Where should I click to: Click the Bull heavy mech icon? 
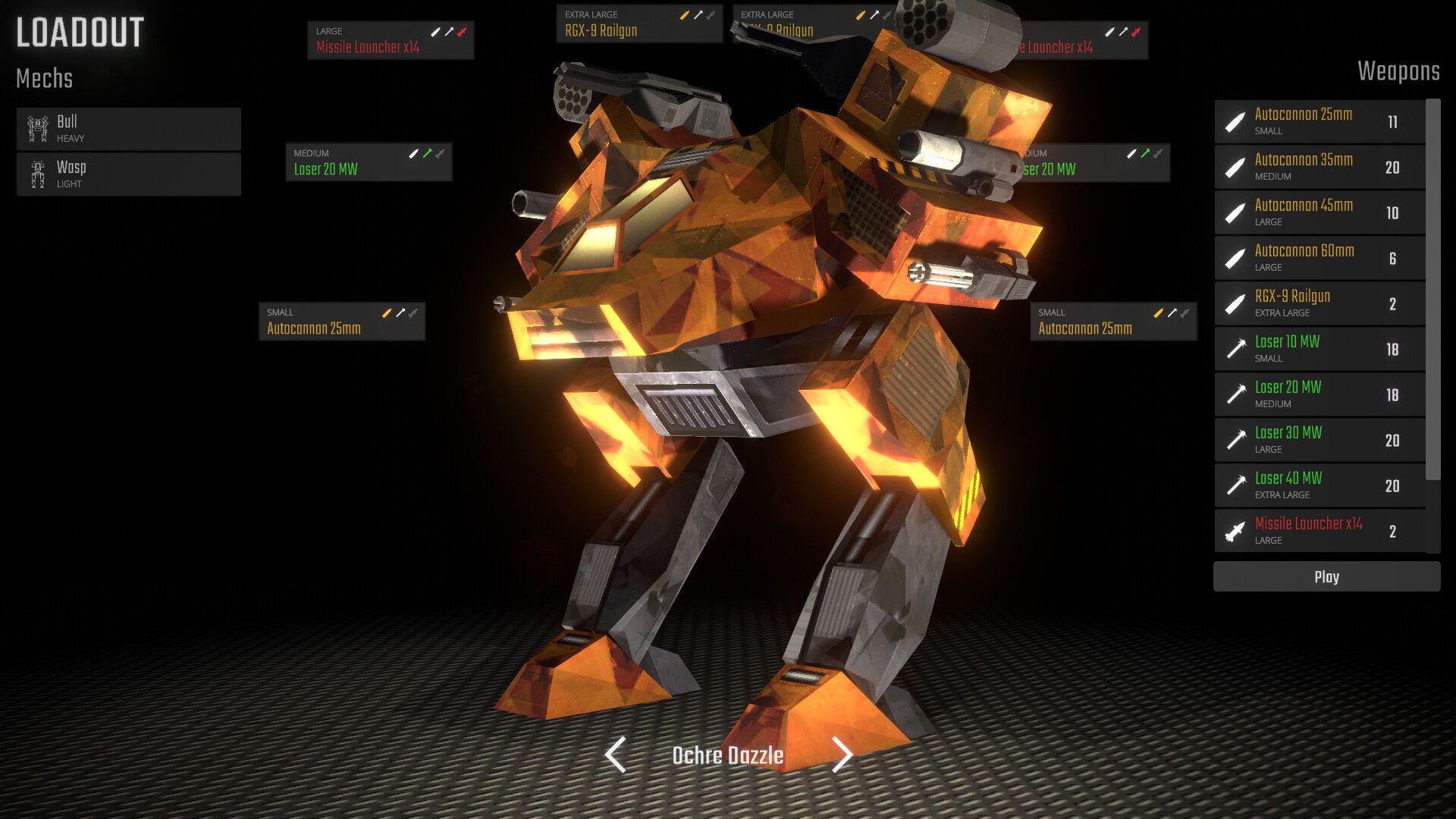click(x=36, y=127)
